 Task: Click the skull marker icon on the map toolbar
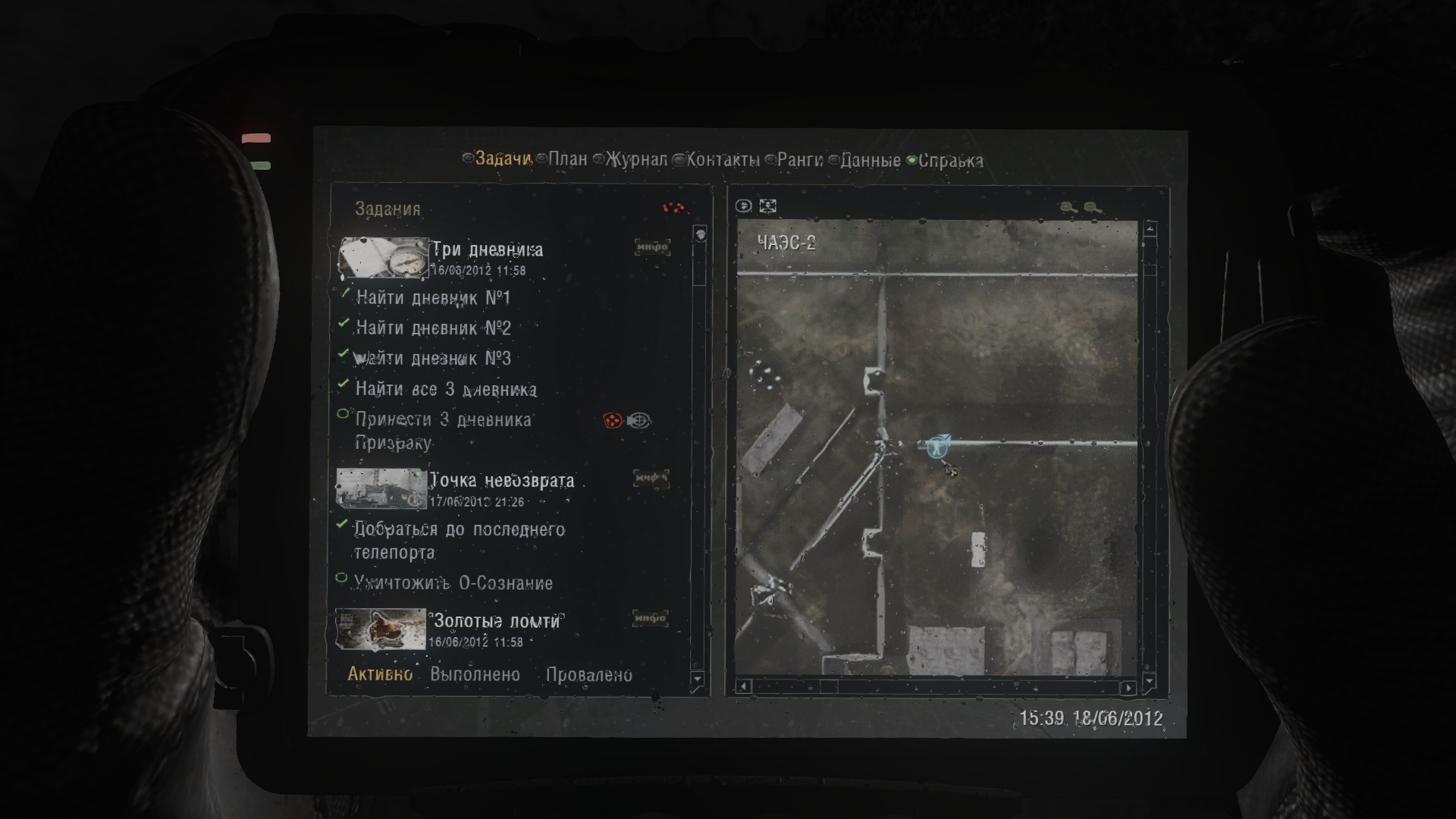767,206
